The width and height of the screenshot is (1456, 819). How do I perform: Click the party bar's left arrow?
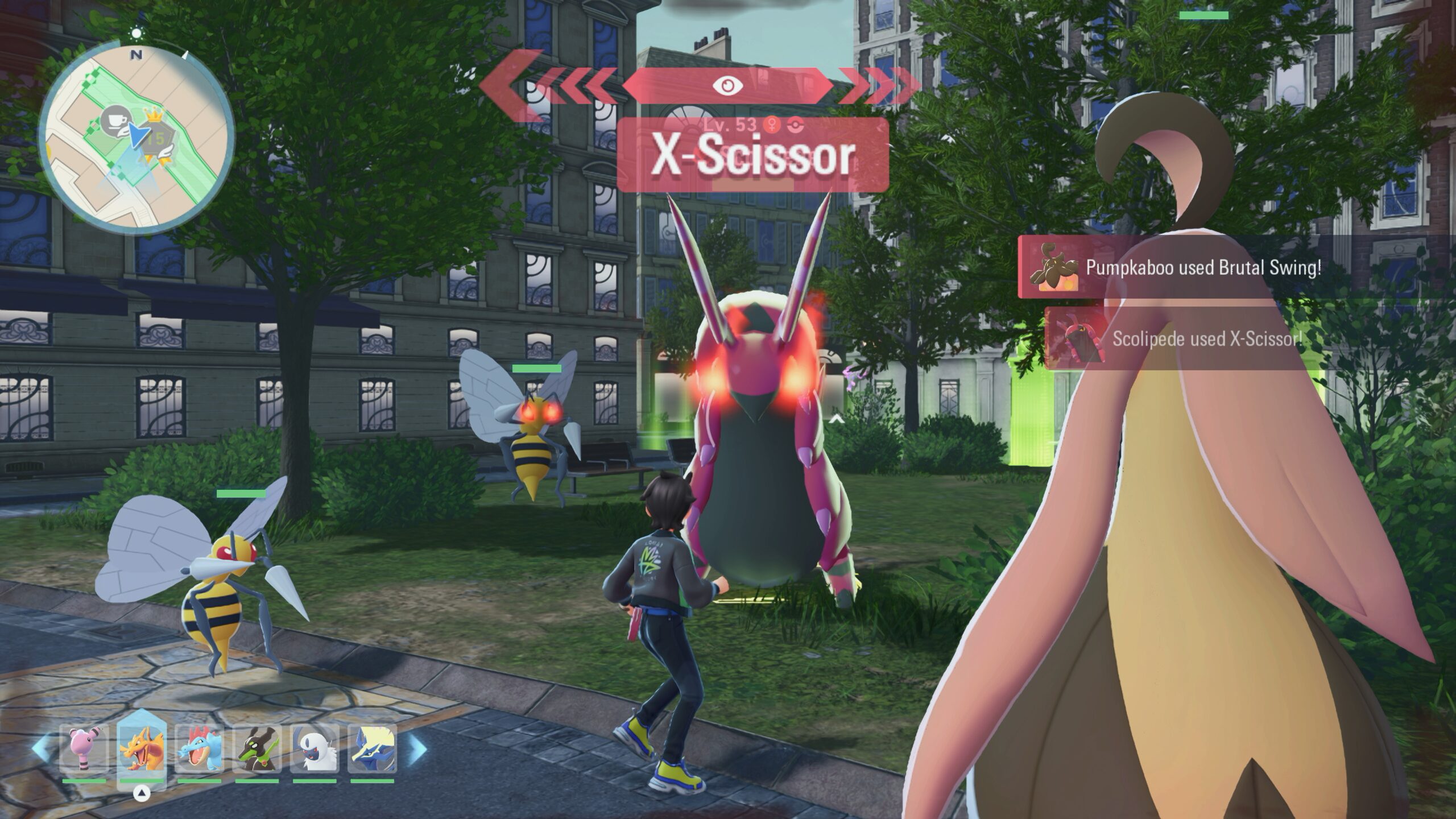pyautogui.click(x=41, y=748)
